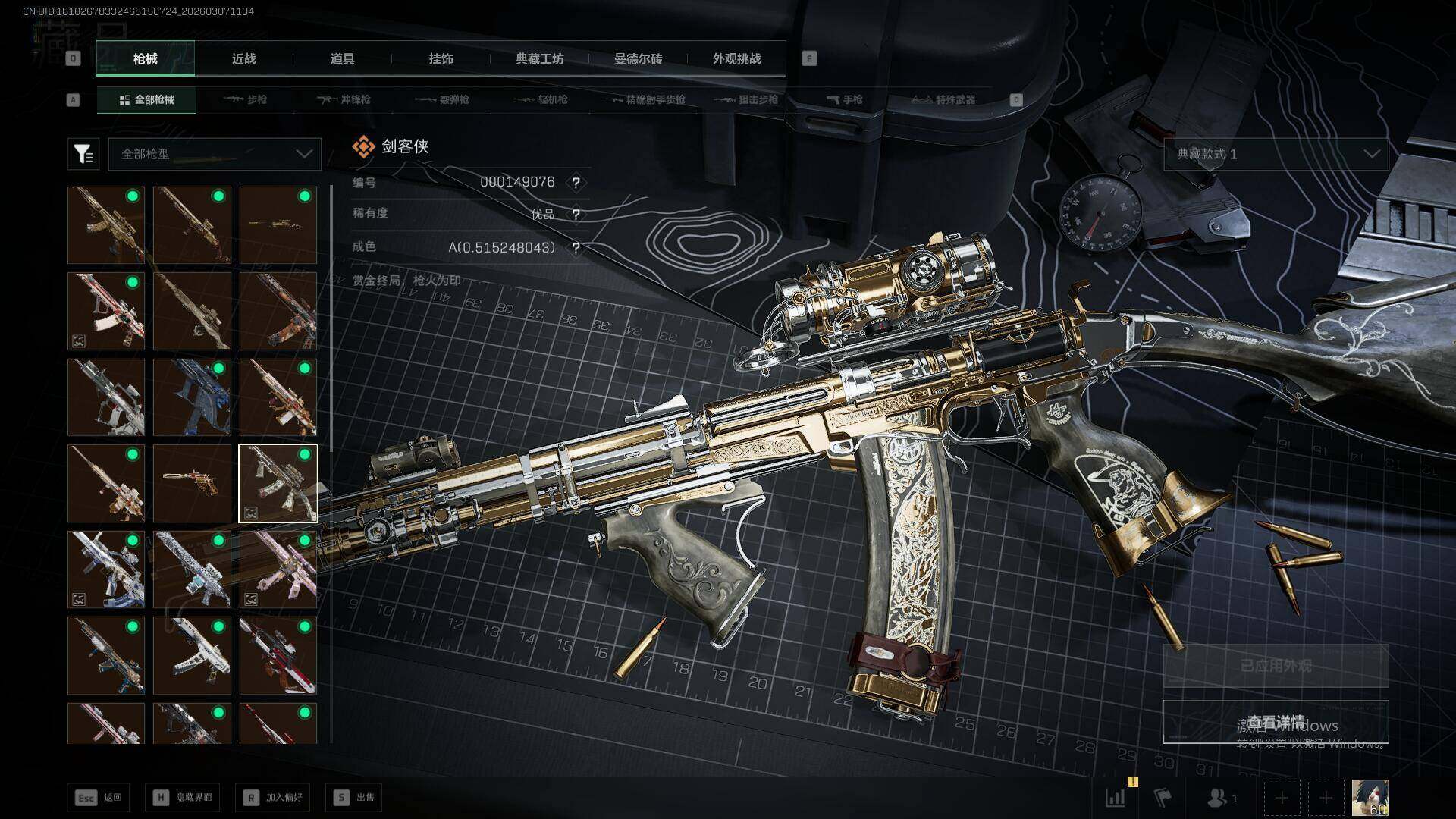Image resolution: width=1456 pixels, height=819 pixels.
Task: Open the 典藏工坊 tab
Action: (539, 59)
